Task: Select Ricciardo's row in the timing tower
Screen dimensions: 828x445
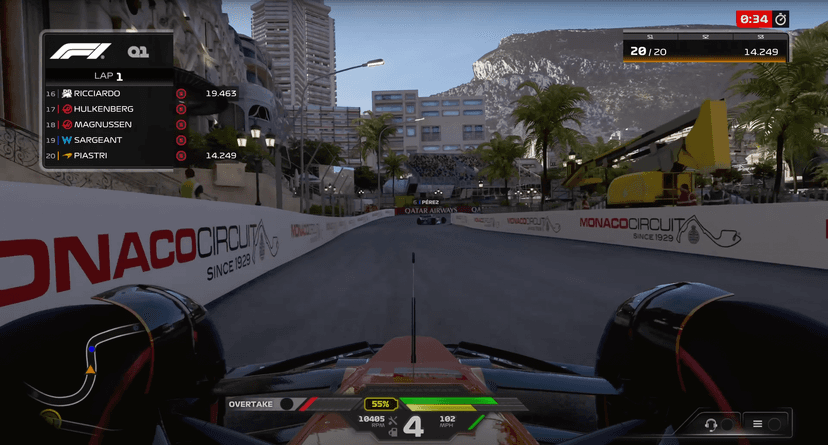Action: click(x=108, y=93)
